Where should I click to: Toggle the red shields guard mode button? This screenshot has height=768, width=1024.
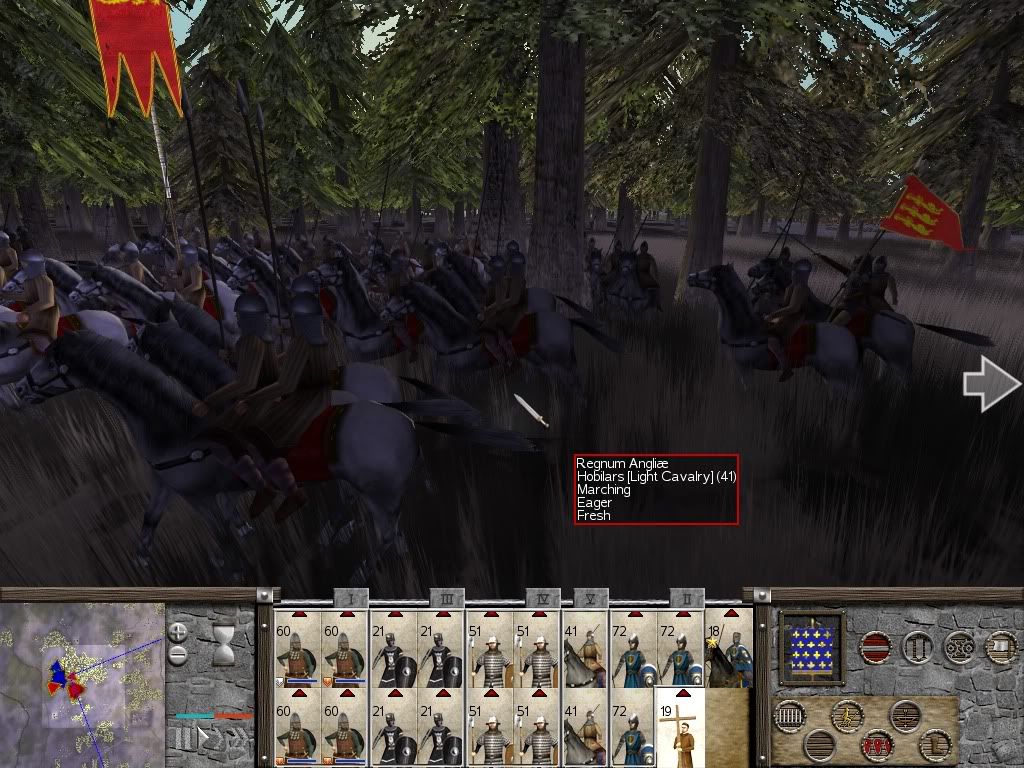879,745
